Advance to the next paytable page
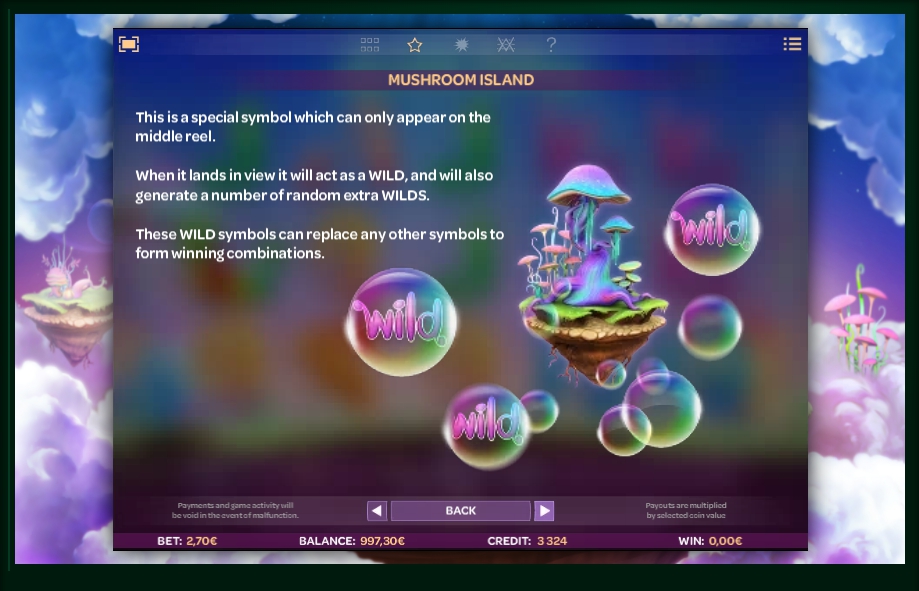Image resolution: width=919 pixels, height=591 pixels. (544, 511)
